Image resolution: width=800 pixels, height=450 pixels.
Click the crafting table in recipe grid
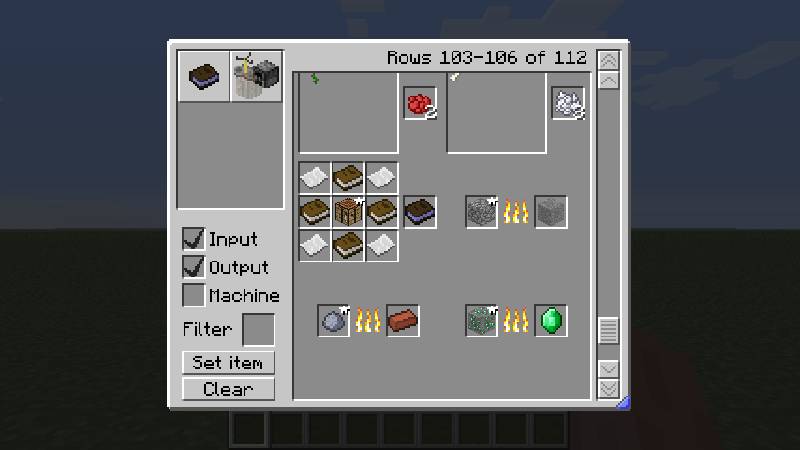point(348,211)
